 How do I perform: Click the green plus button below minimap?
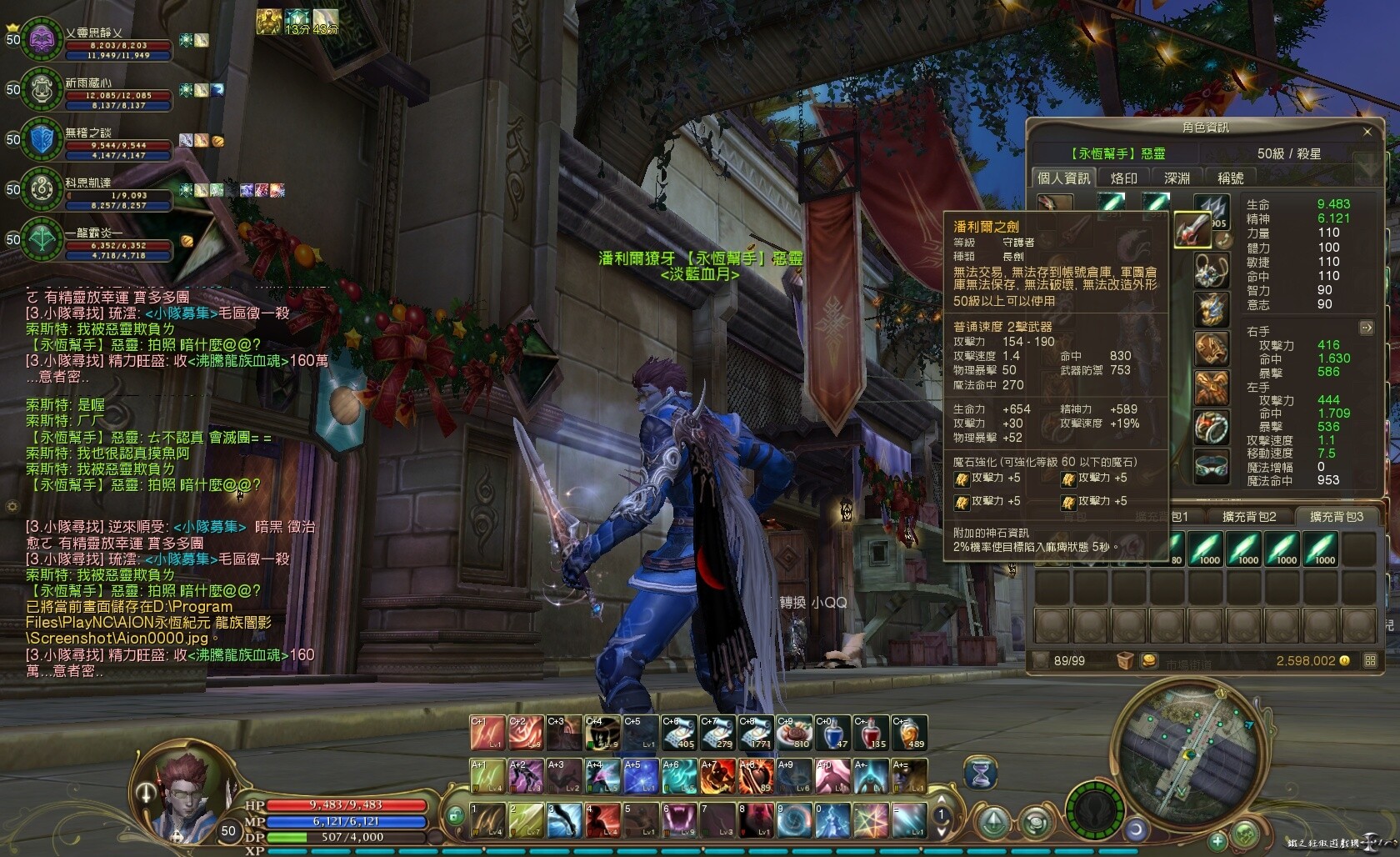tap(1217, 840)
